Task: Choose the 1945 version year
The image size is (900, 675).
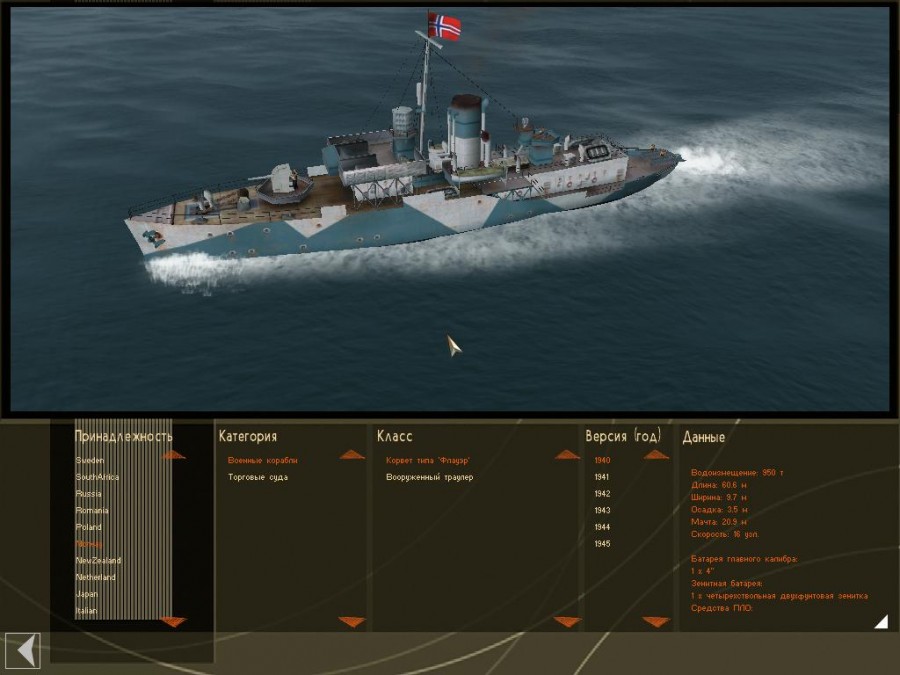Action: 602,544
